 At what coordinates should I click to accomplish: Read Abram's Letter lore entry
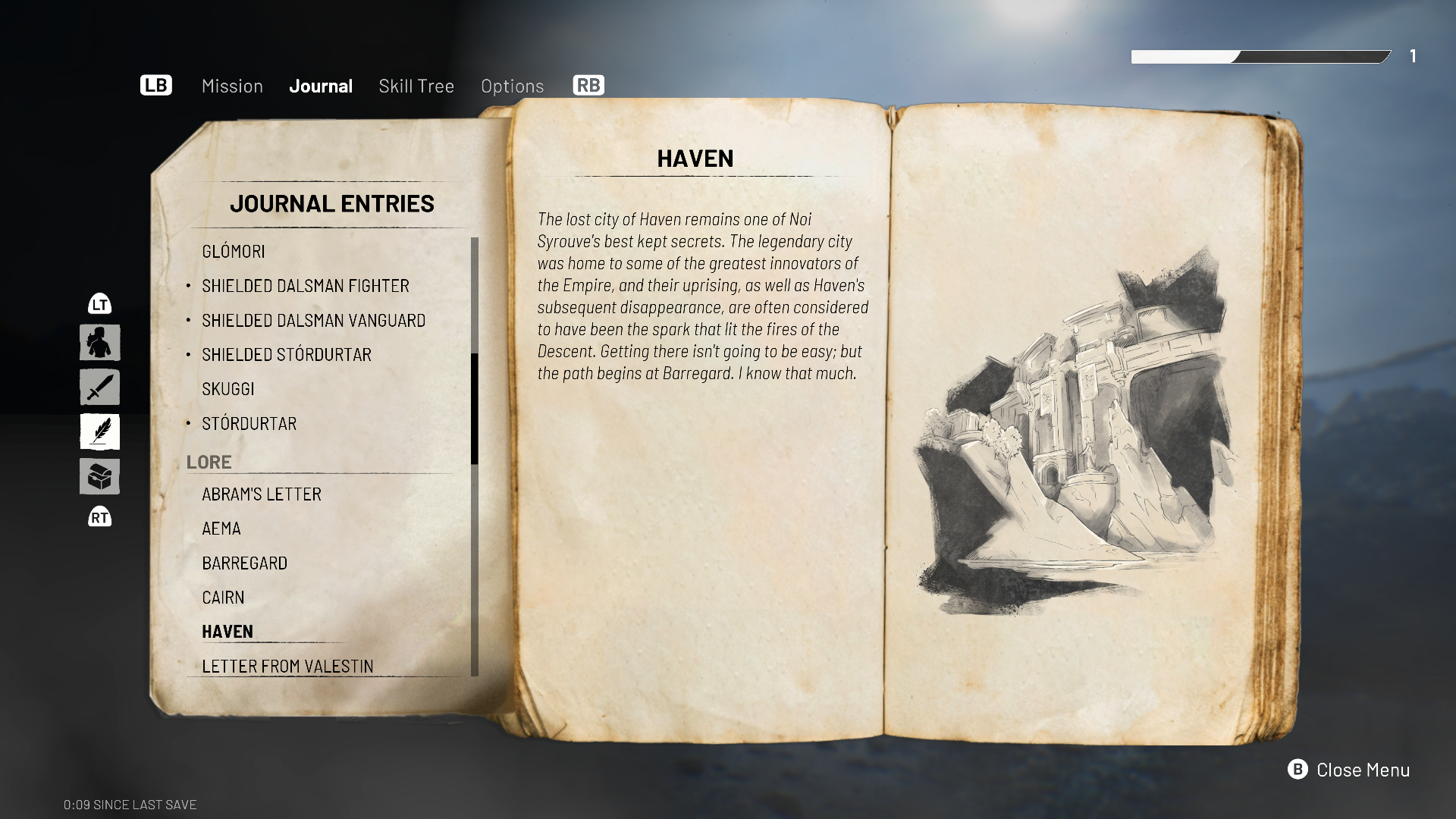coord(262,494)
